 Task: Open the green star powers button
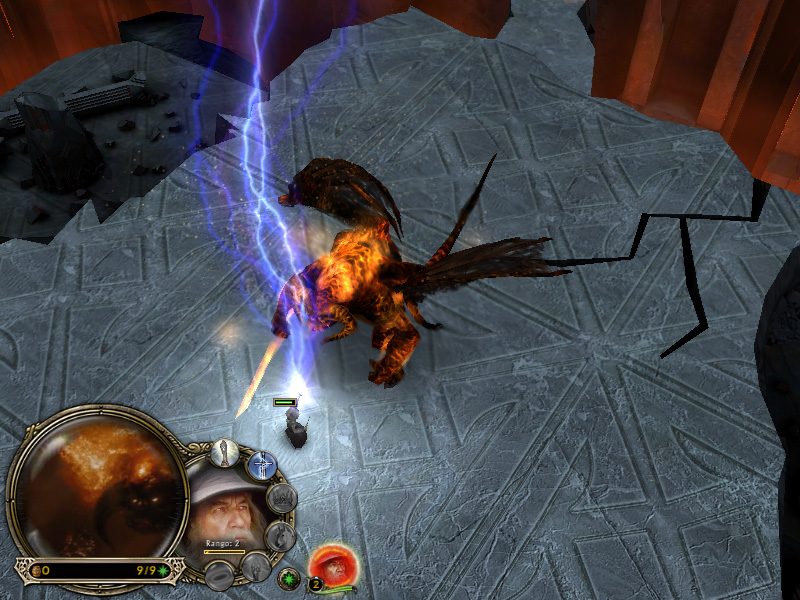[288, 578]
